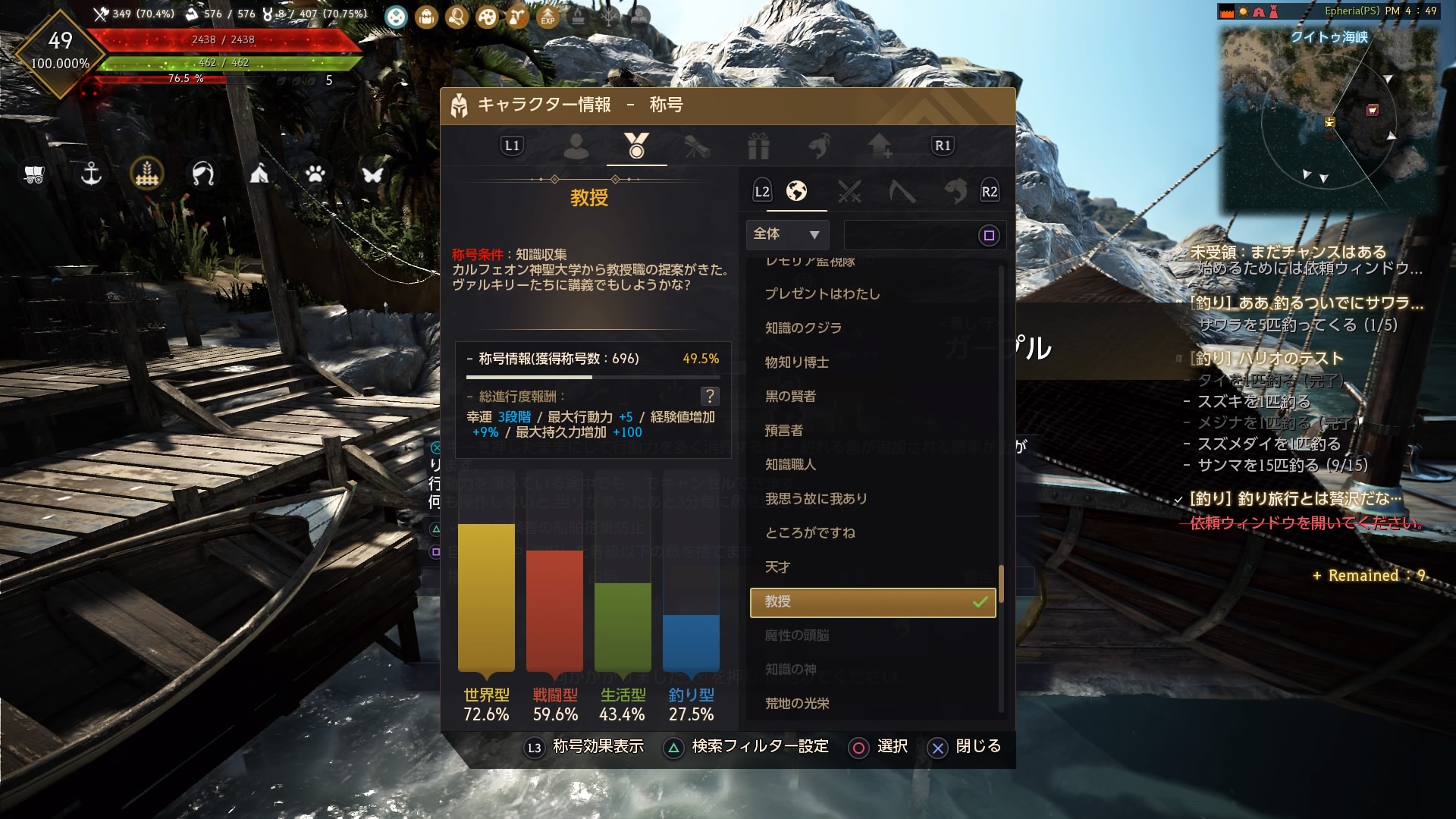This screenshot has width=1456, height=819.
Task: Open the help tooltip via the ? icon
Action: point(710,395)
